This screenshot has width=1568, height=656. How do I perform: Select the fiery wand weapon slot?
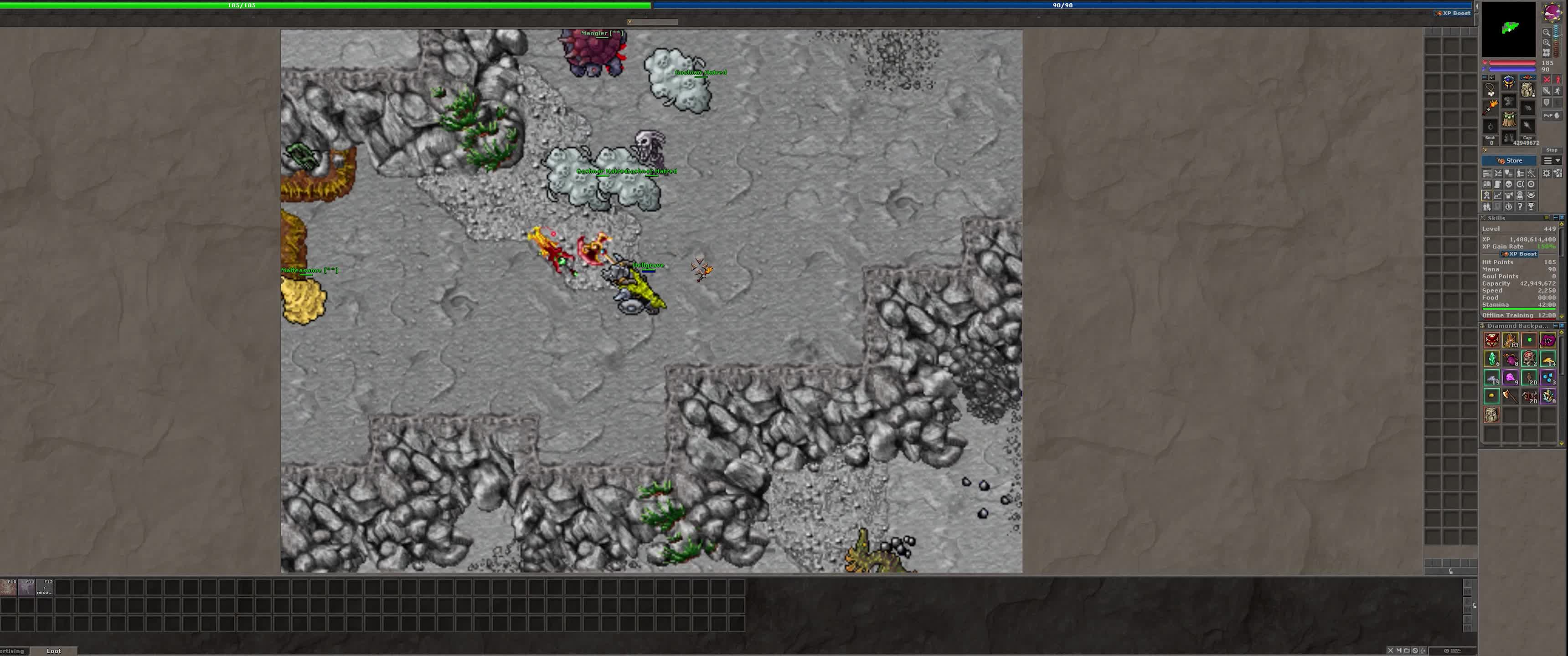click(1490, 108)
